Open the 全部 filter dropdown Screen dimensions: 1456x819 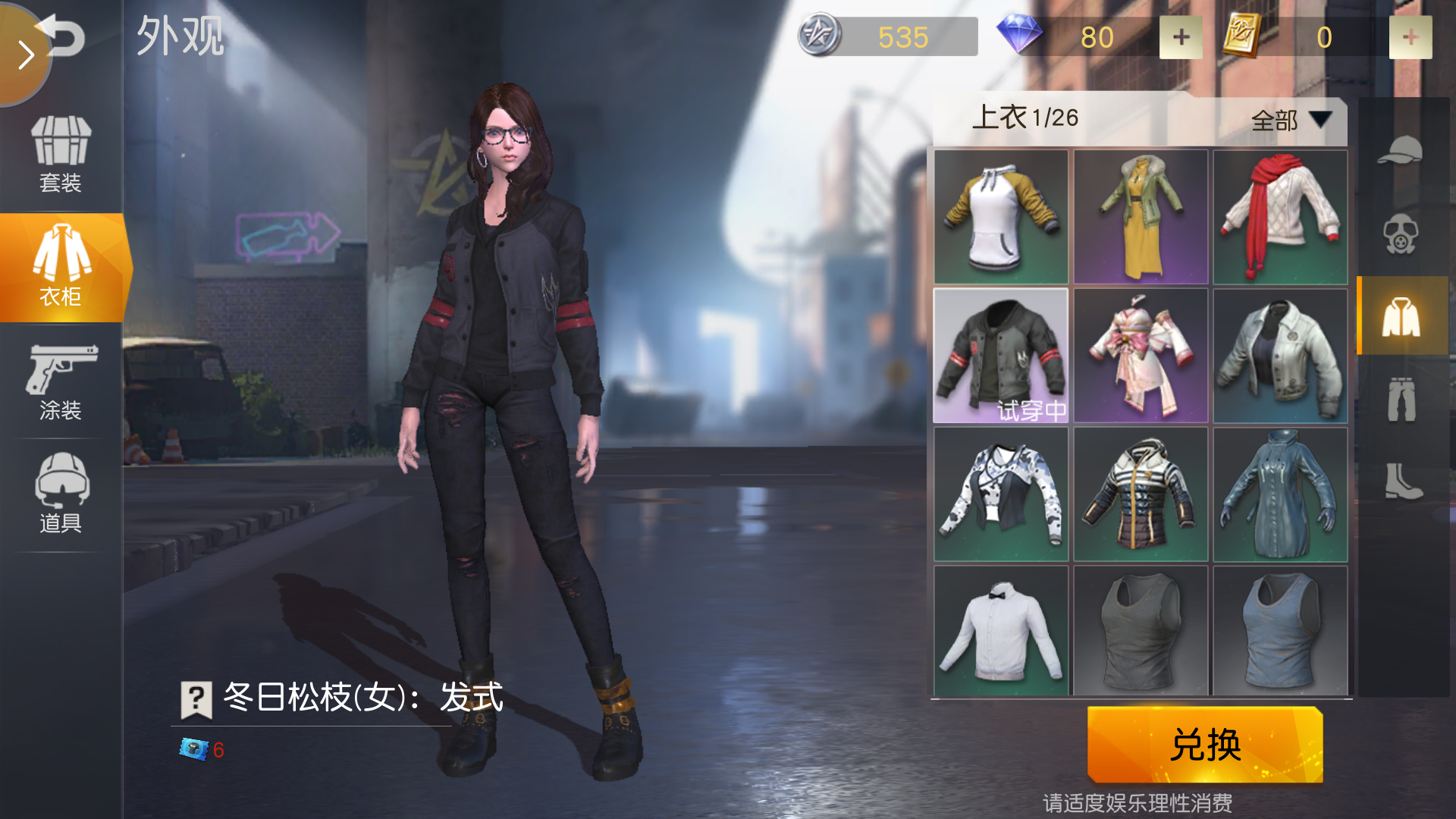point(1288,120)
